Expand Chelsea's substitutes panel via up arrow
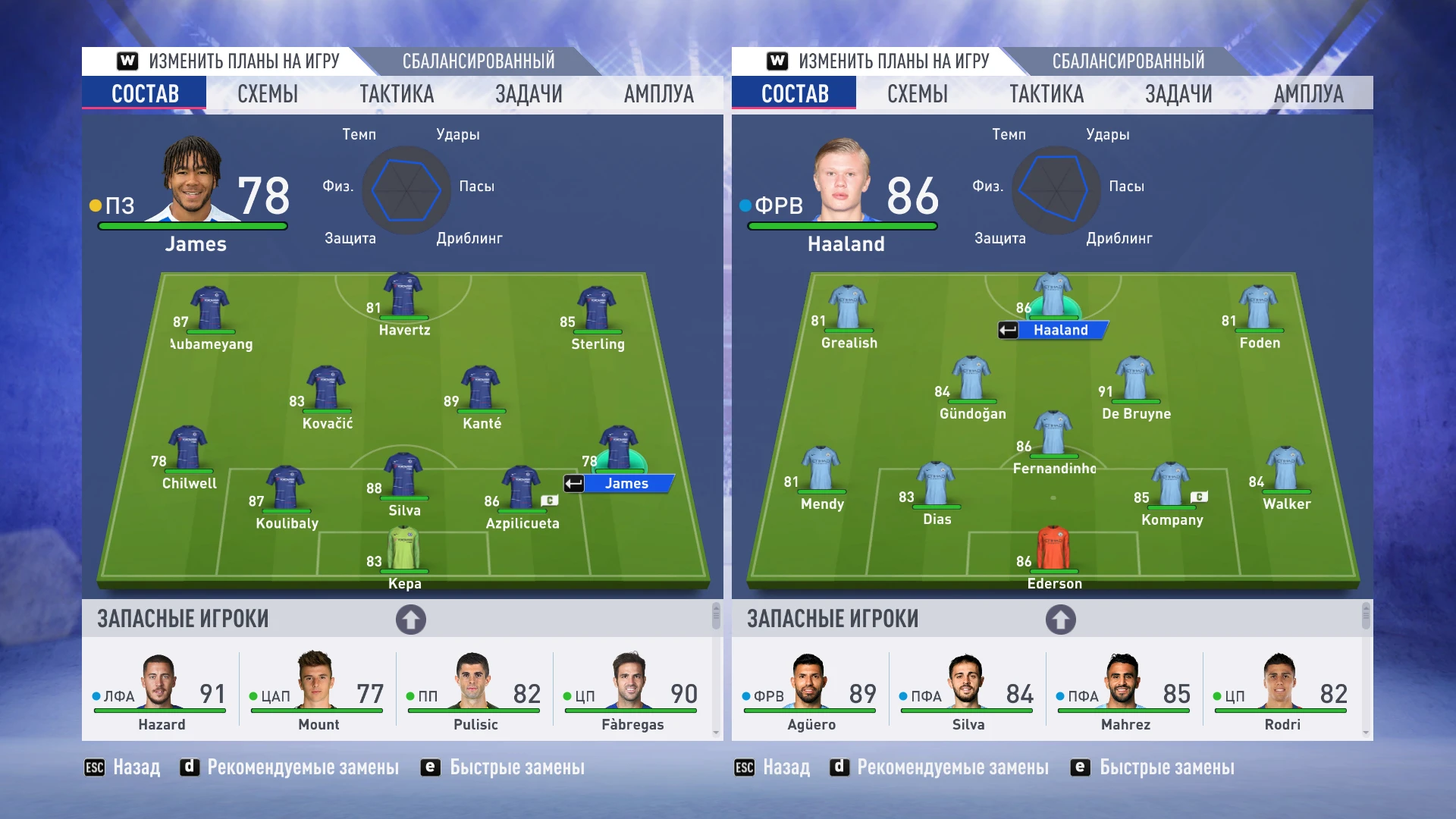1456x819 pixels. tap(409, 619)
